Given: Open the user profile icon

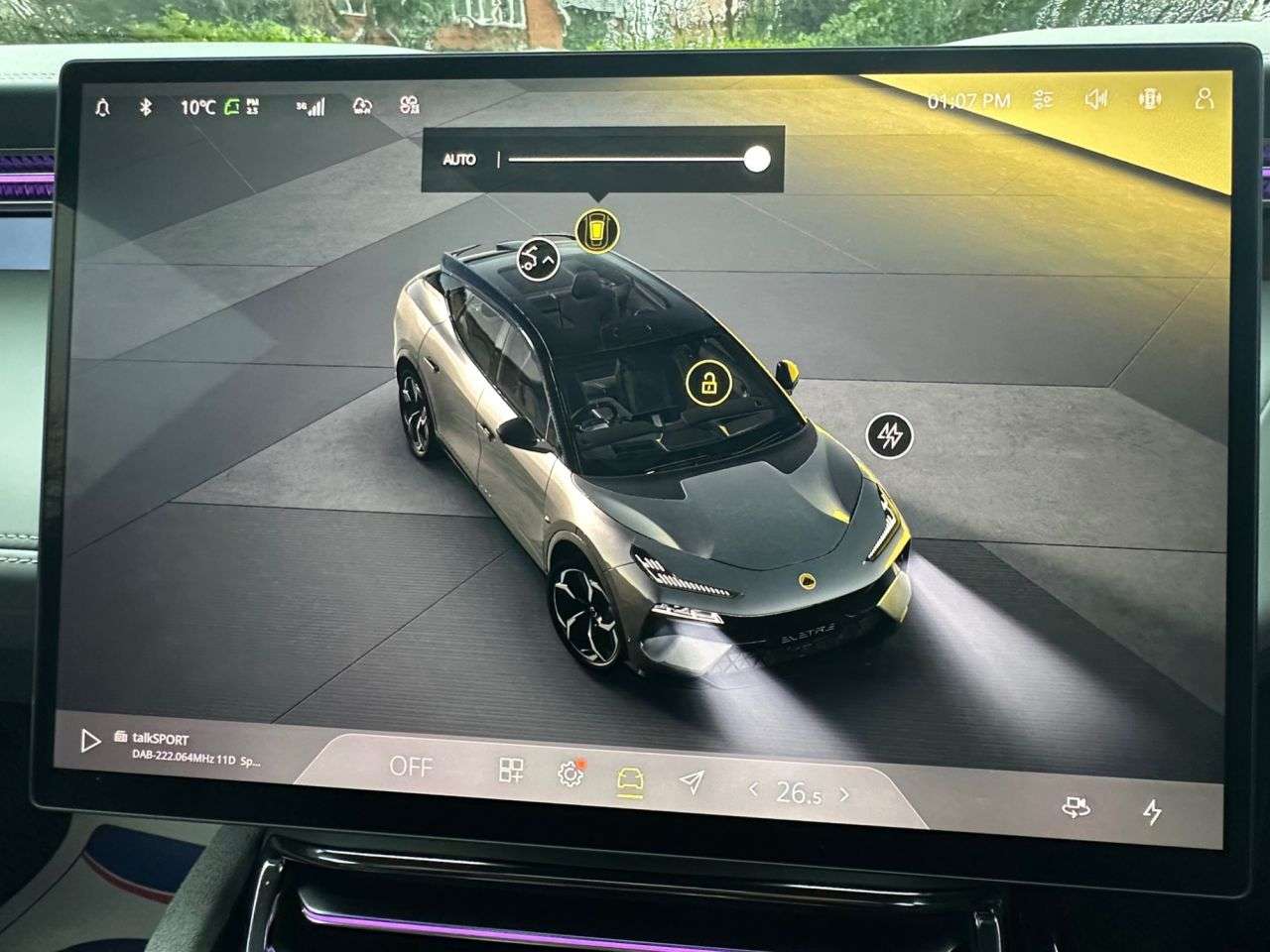Looking at the screenshot, I should coord(1204,100).
